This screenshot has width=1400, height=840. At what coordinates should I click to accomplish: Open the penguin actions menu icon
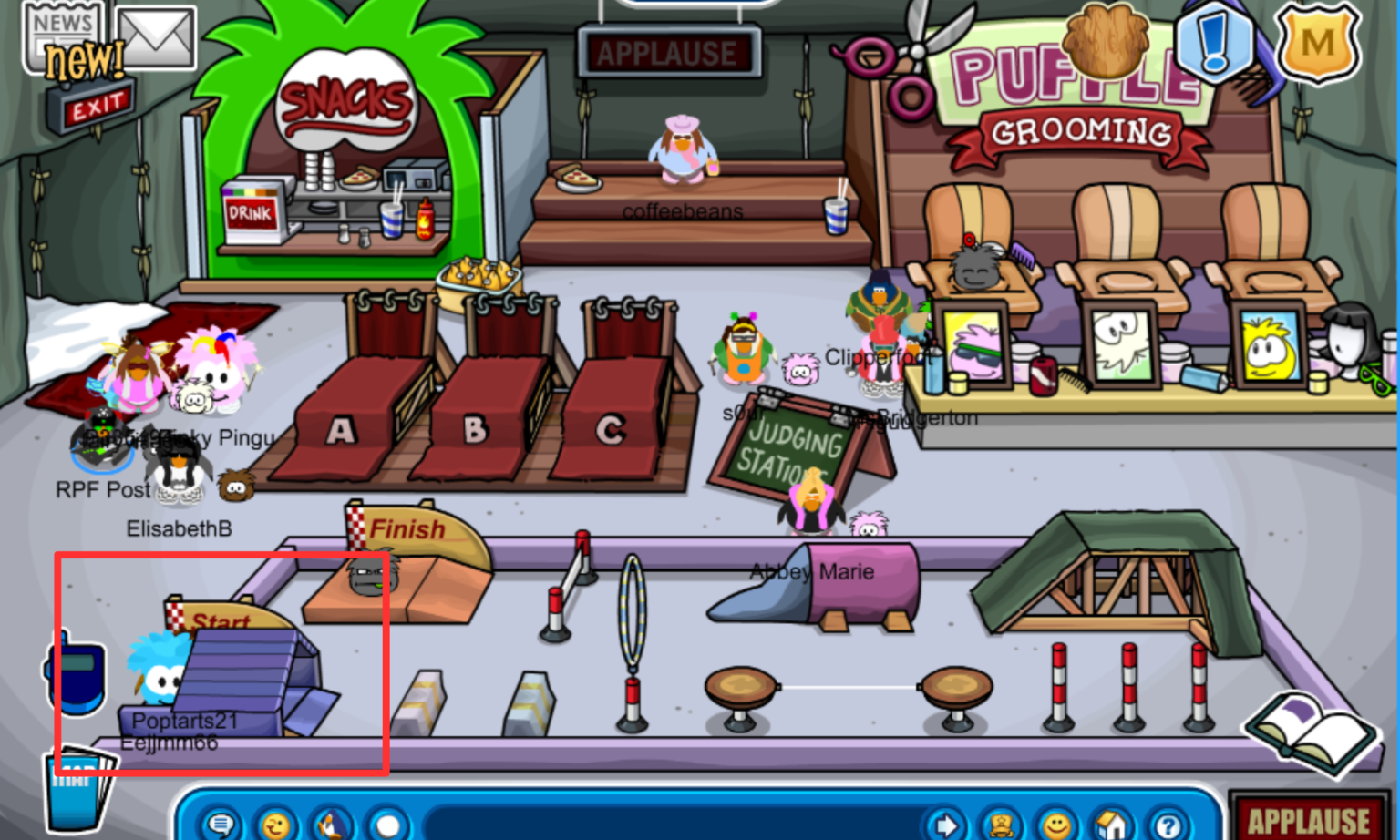(331, 825)
